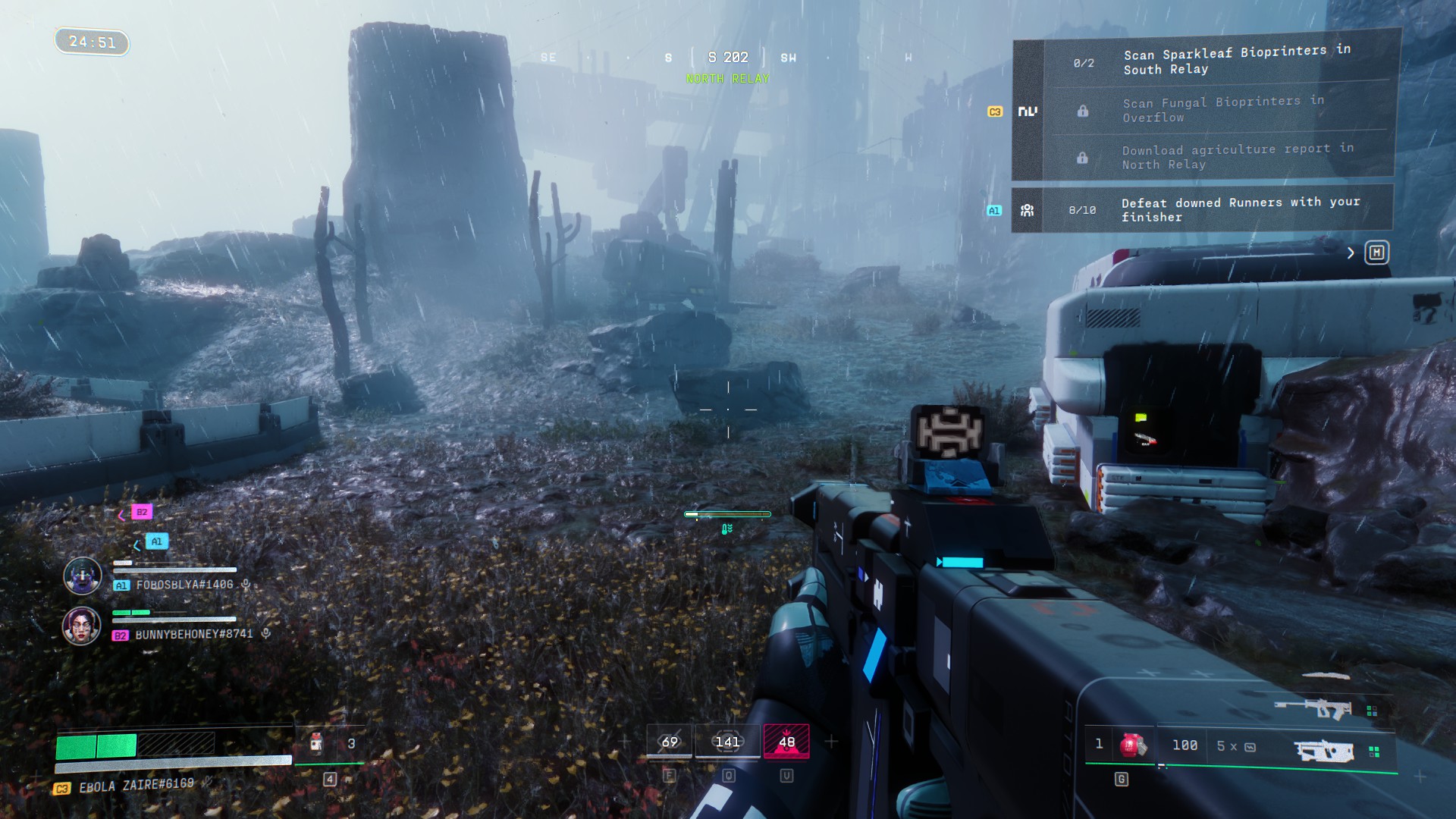Viewport: 1456px width, 819px height.
Task: Use the consumable canister with count 3
Action: 318,744
